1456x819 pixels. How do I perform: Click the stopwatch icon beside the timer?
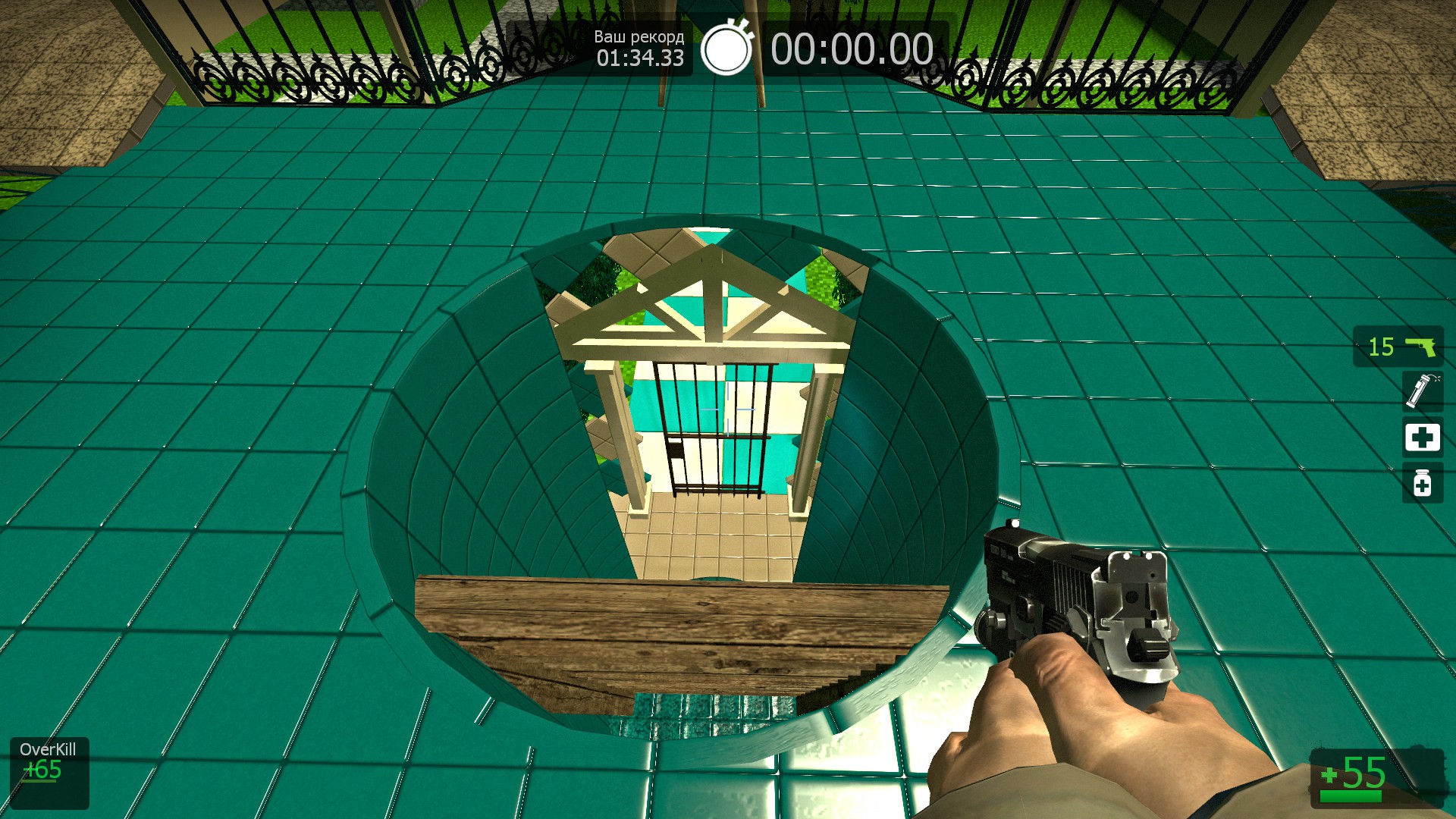pyautogui.click(x=726, y=49)
